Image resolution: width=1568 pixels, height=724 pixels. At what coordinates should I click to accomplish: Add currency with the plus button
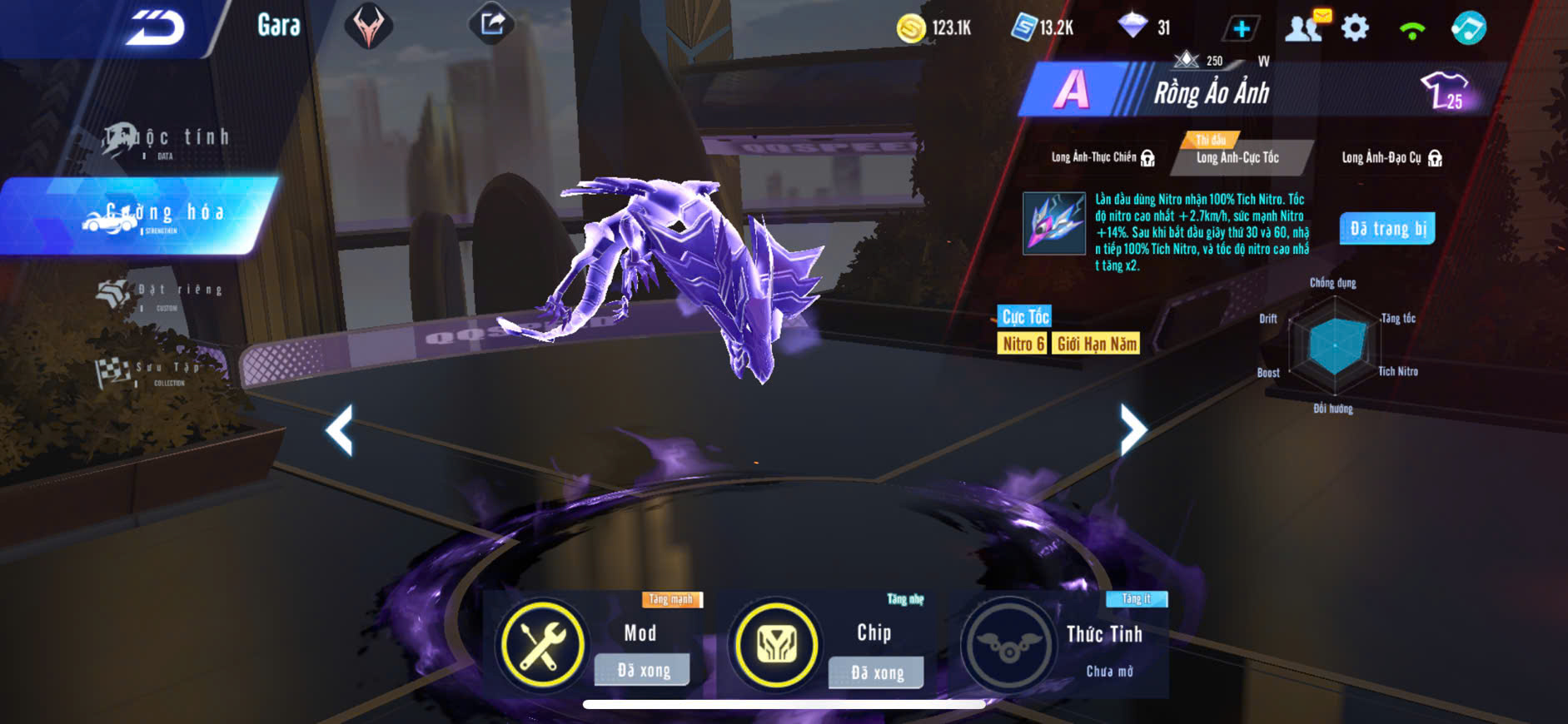coord(1241,29)
